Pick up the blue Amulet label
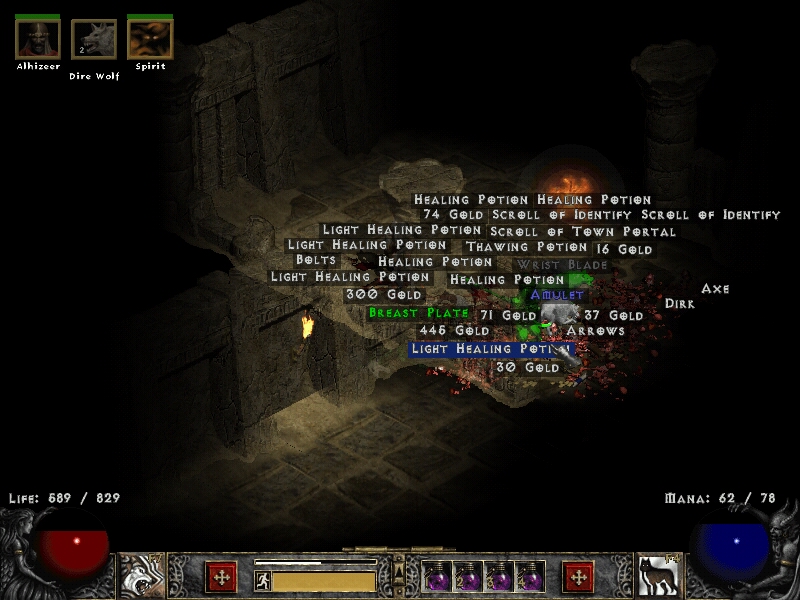The height and width of the screenshot is (600, 800). 557,295
